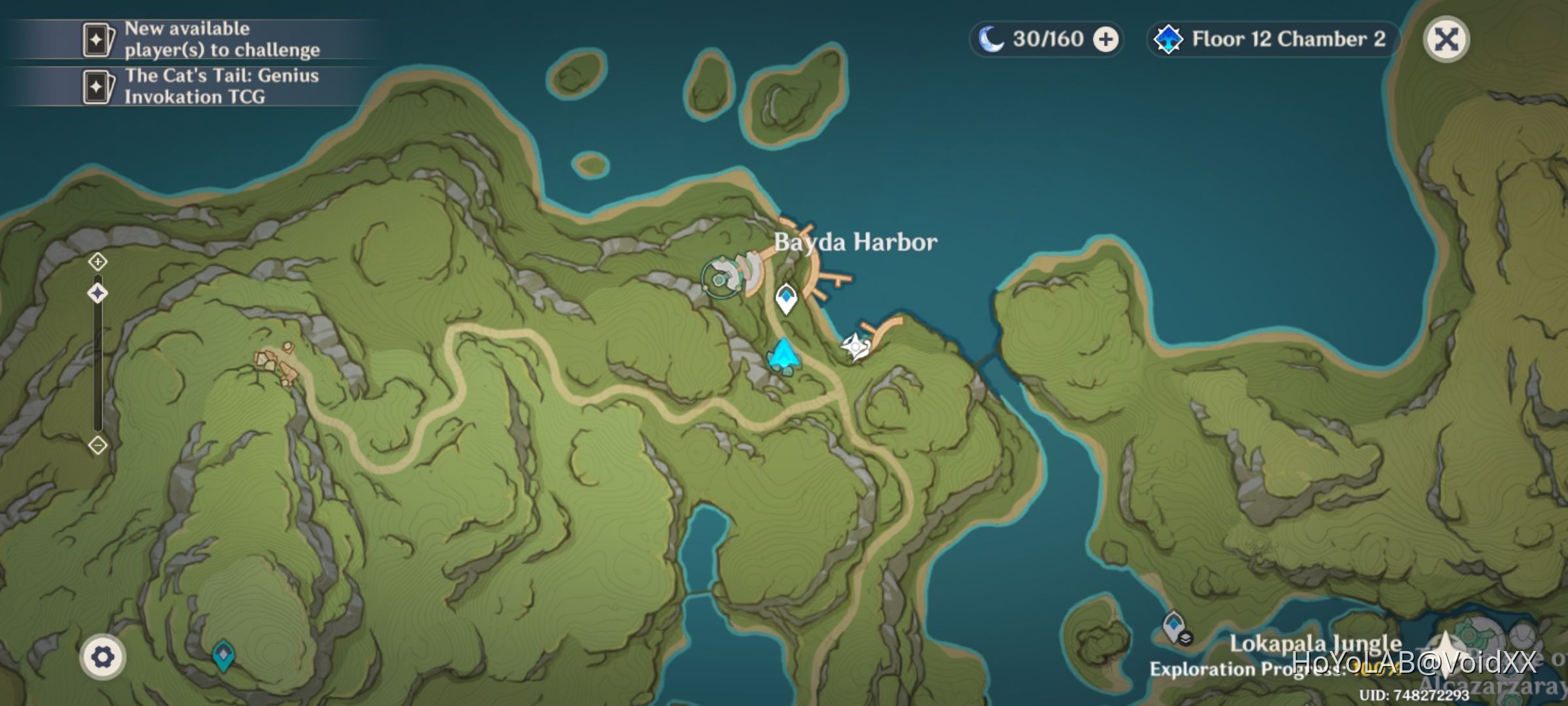Purchase resin via the plus button
1568x706 pixels.
(x=1103, y=39)
